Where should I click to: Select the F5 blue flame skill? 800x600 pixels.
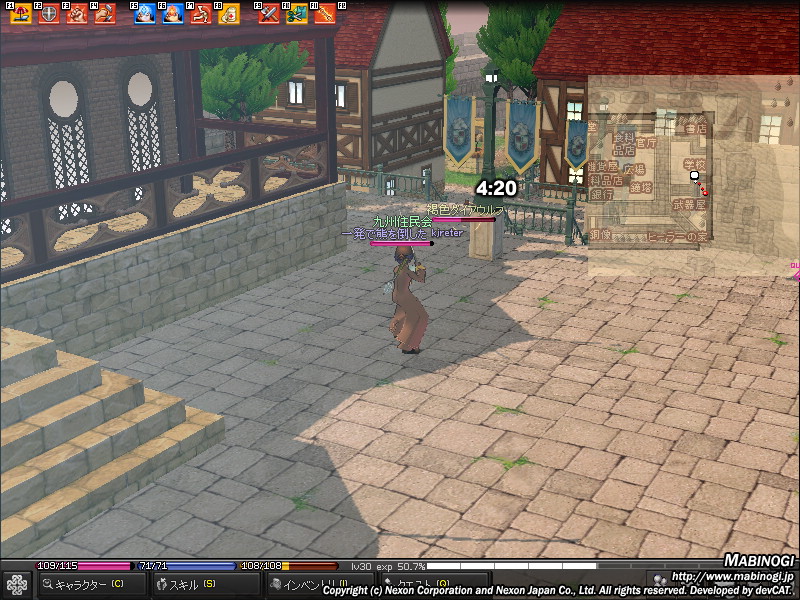point(145,13)
